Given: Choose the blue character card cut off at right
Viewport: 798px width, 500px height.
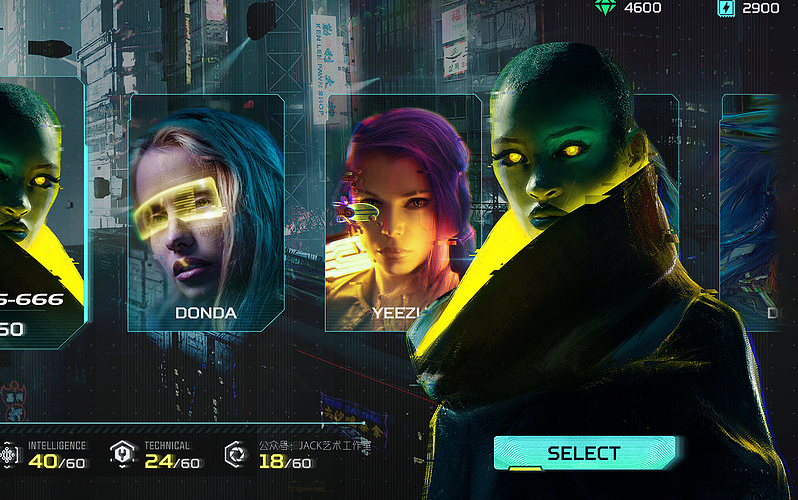Looking at the screenshot, I should coord(750,212).
